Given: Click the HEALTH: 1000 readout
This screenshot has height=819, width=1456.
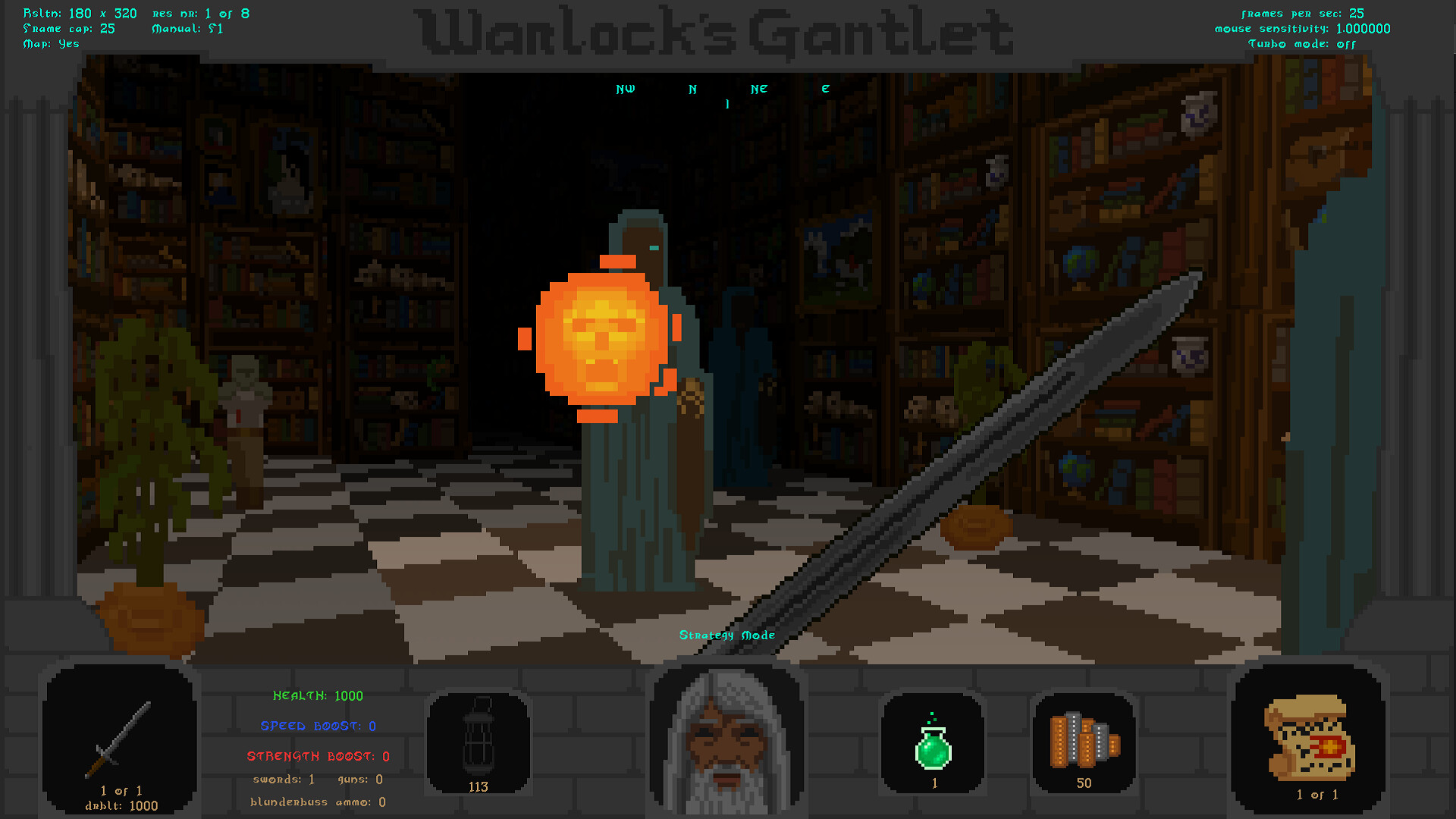Looking at the screenshot, I should [x=318, y=695].
